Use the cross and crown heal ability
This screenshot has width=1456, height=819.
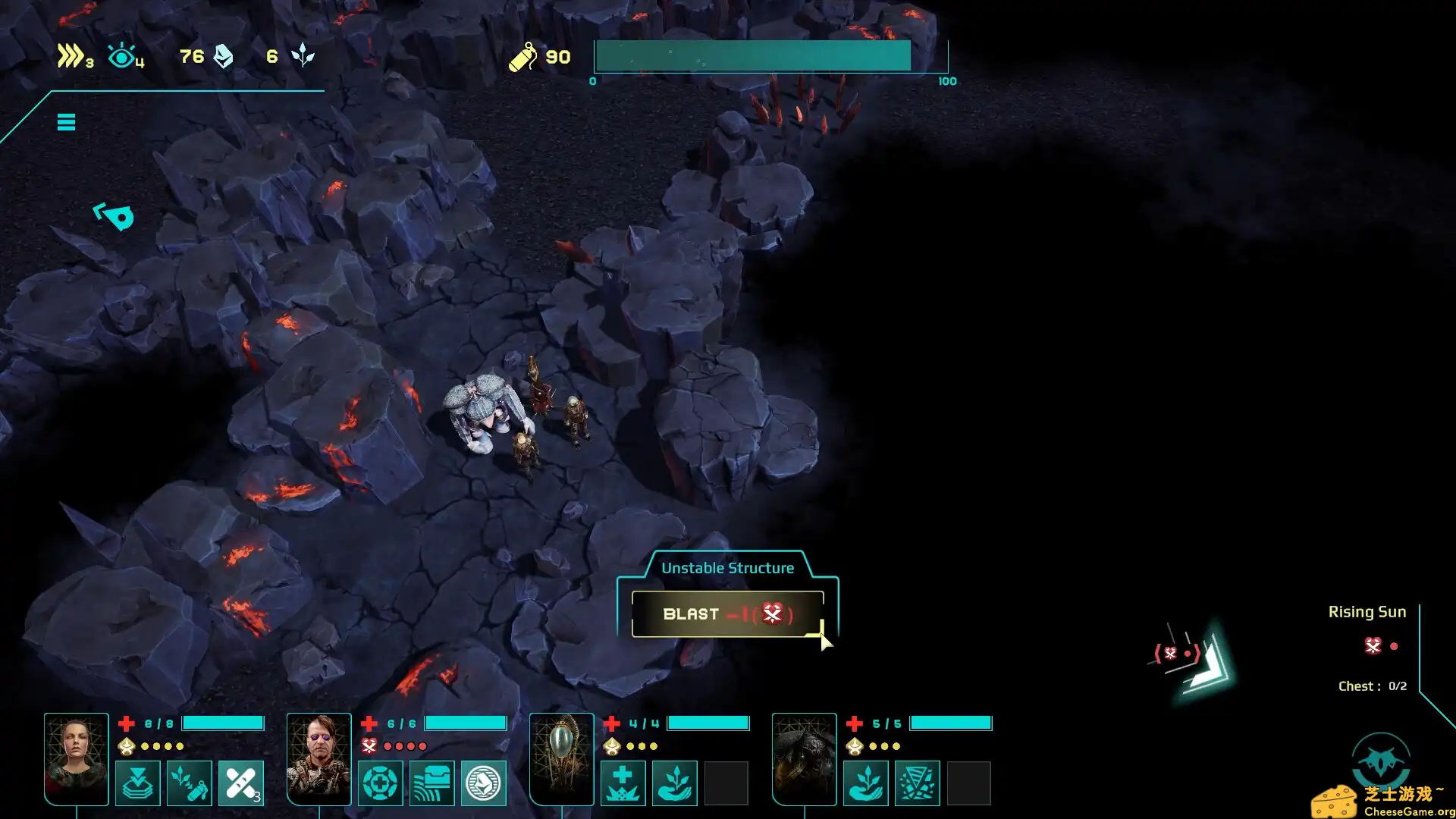623,783
